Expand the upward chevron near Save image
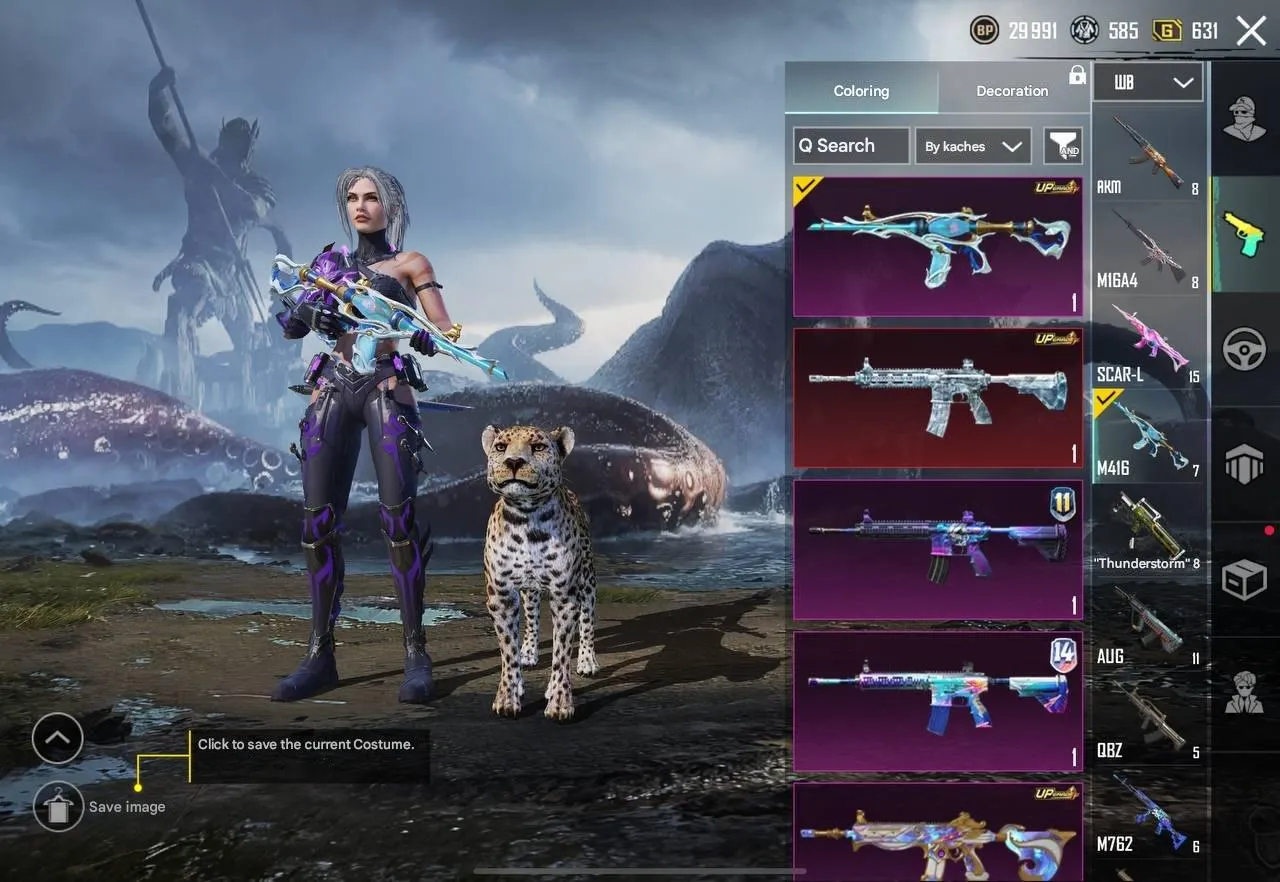1280x882 pixels. pos(58,739)
